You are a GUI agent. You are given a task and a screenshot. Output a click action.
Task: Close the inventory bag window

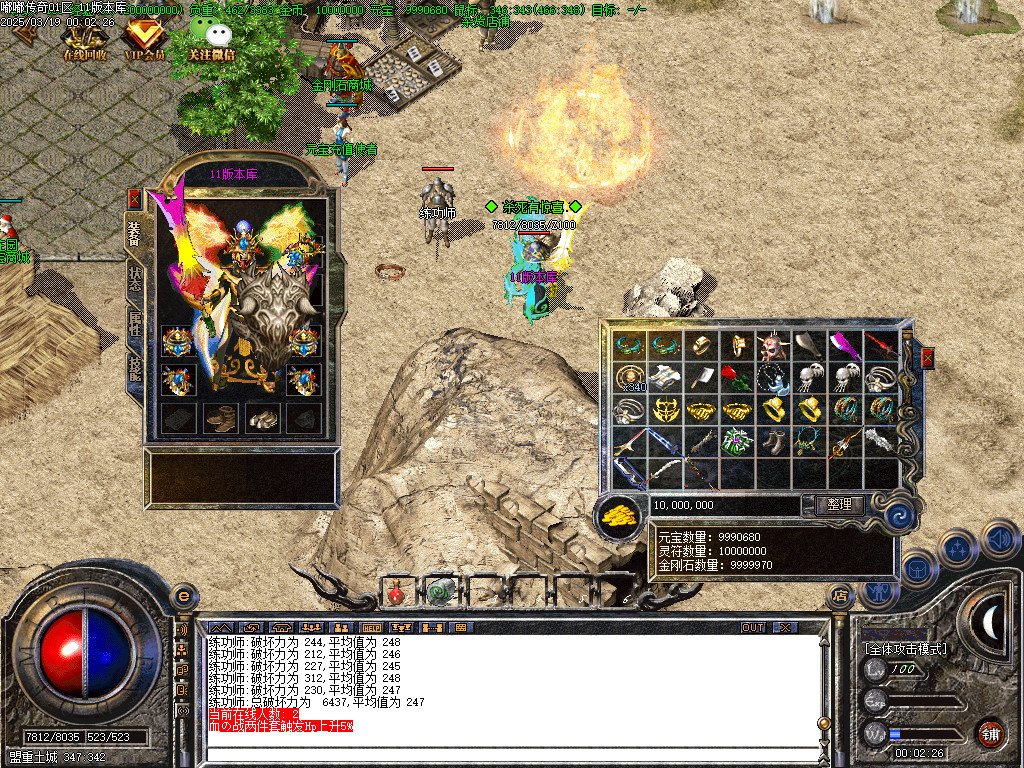click(927, 358)
